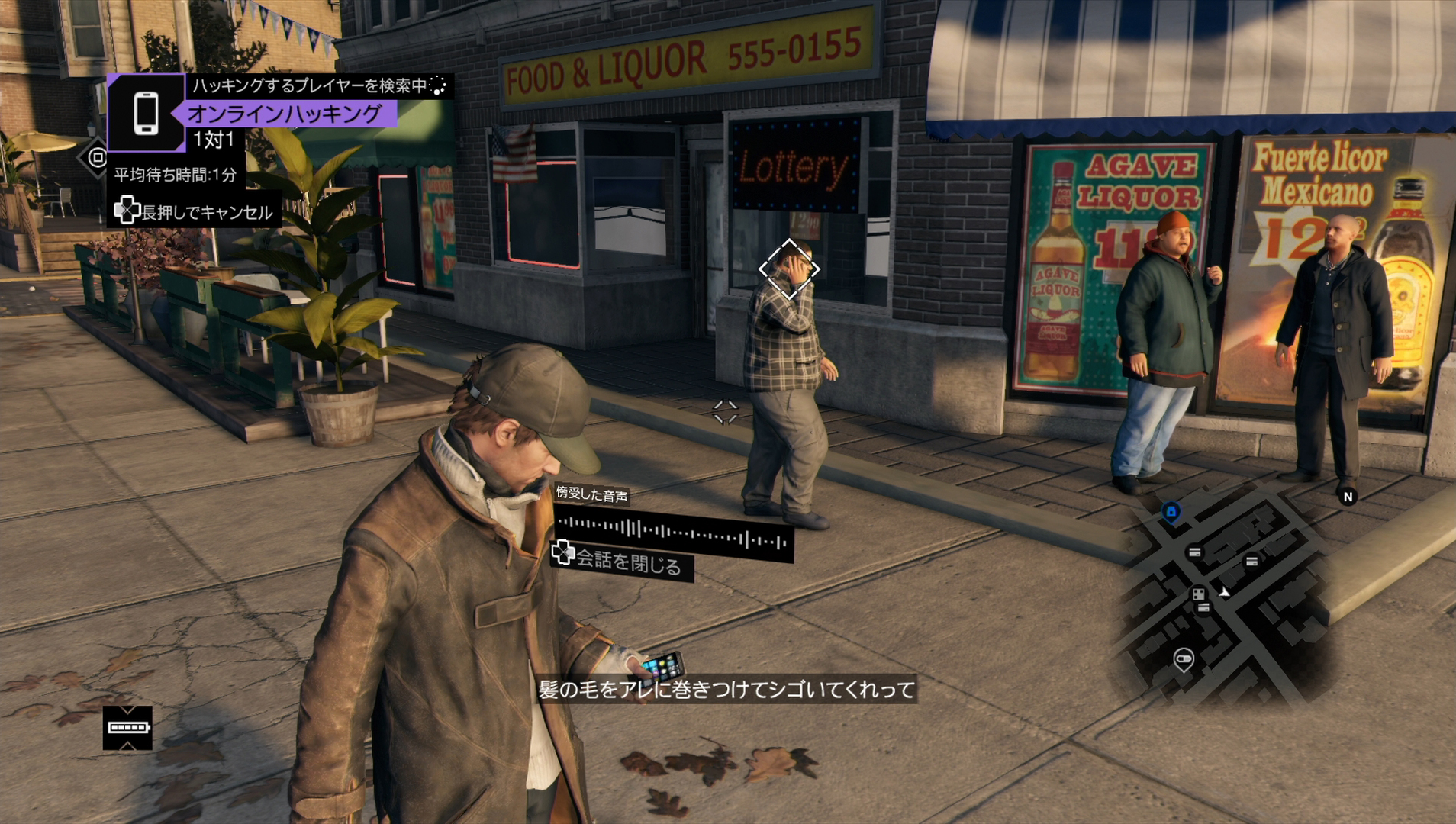This screenshot has height=824, width=1456.
Task: Choose the QR code marker on minimap
Action: 1199,594
